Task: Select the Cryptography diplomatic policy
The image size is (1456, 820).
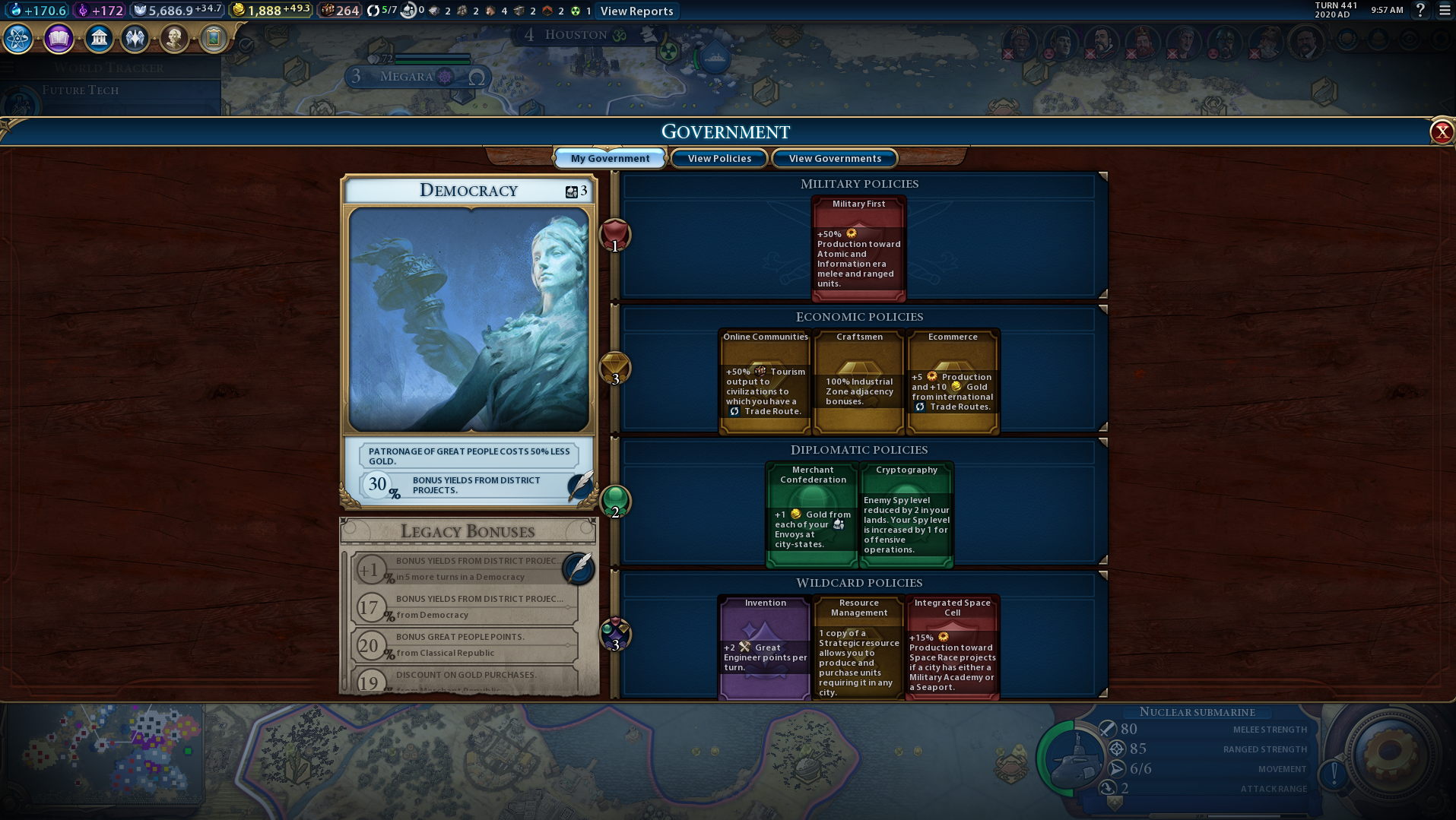Action: click(906, 513)
